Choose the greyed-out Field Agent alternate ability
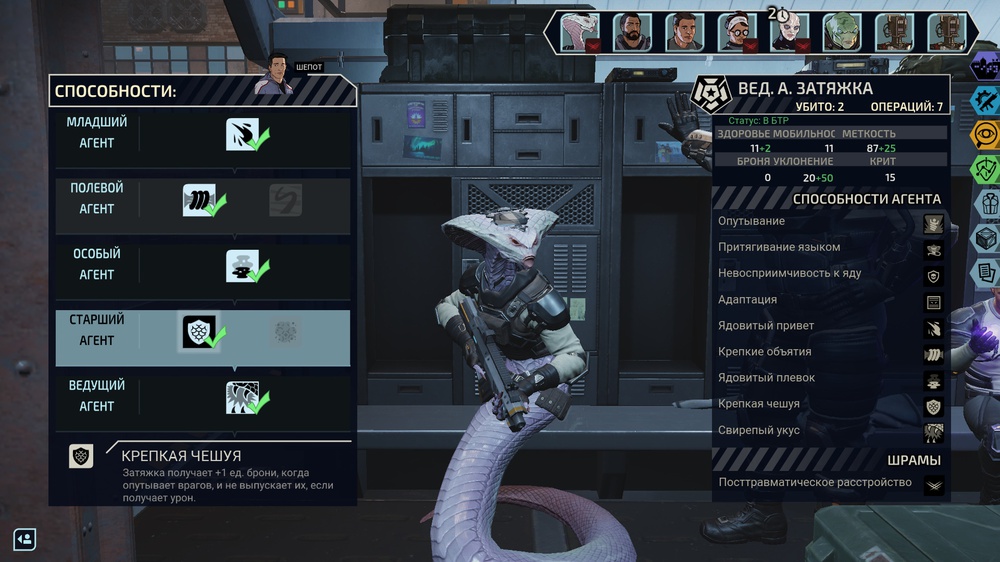 tap(286, 200)
